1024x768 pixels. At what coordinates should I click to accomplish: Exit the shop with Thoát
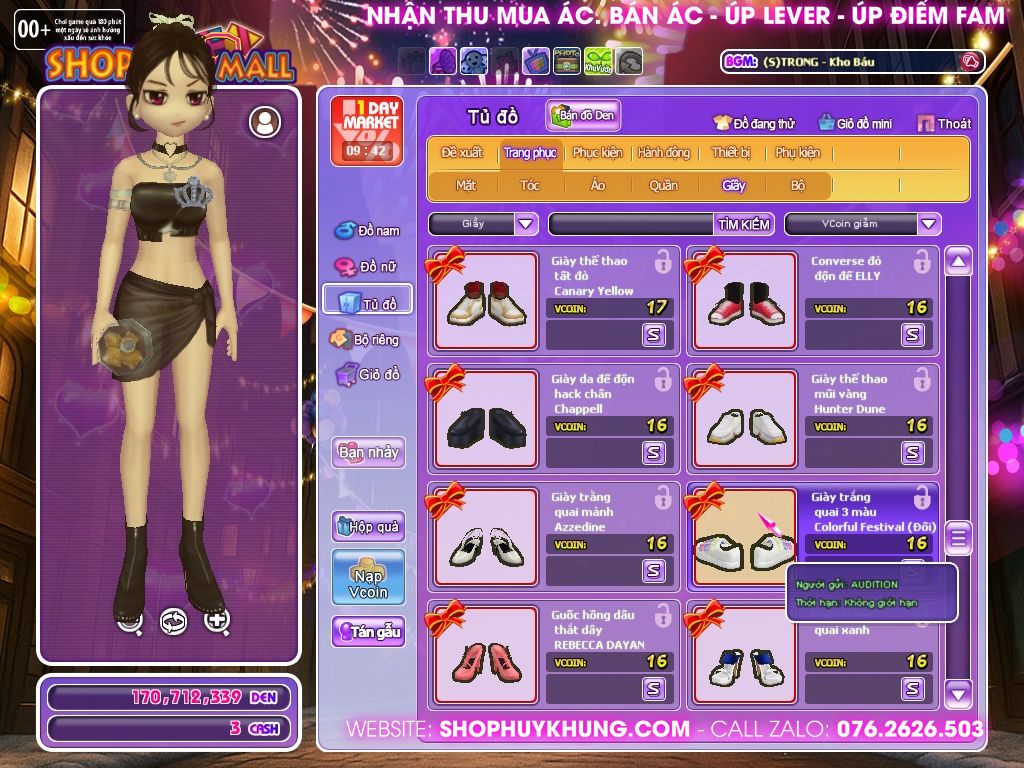[x=944, y=123]
